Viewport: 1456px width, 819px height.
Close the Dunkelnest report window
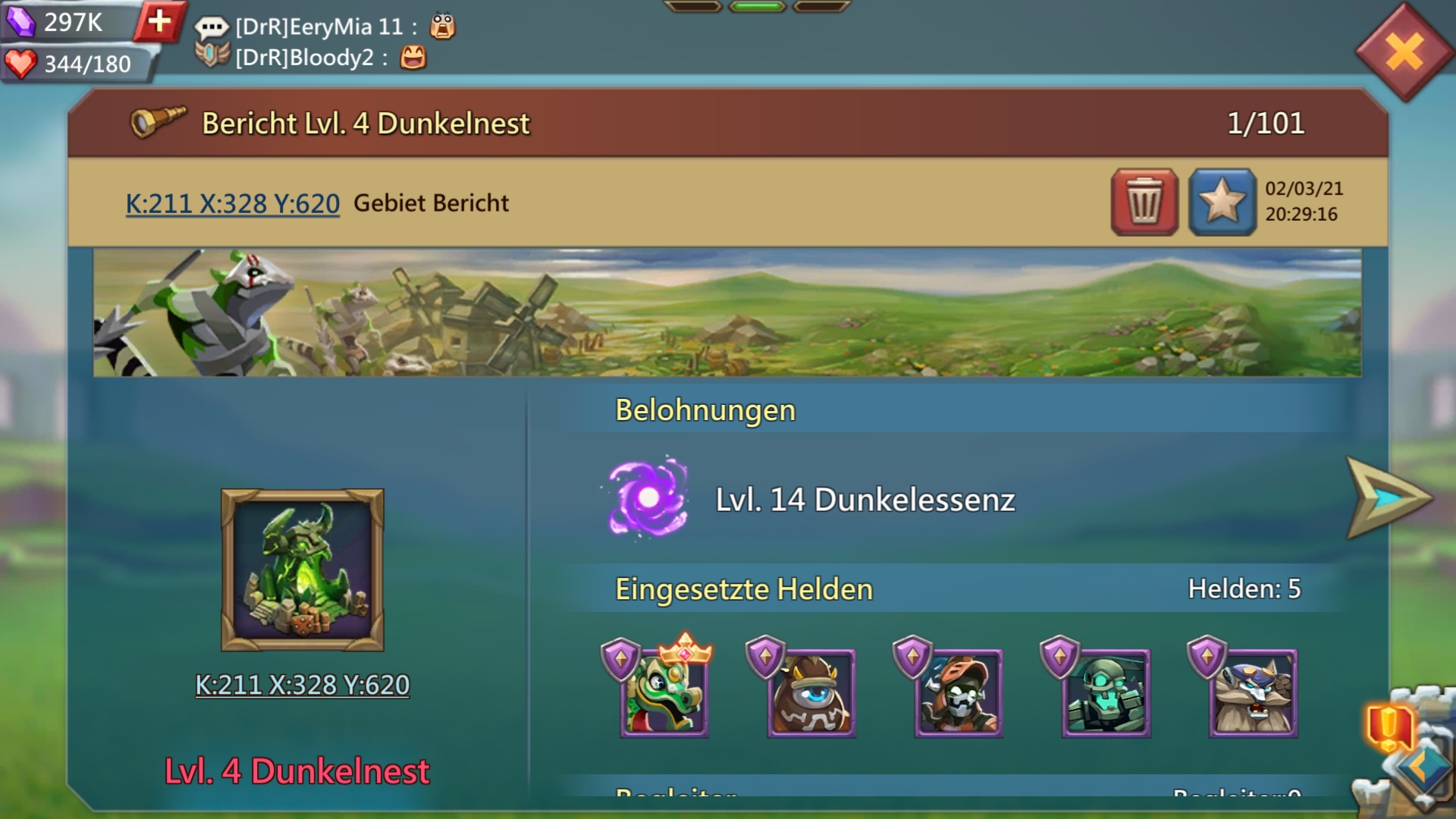[x=1404, y=52]
